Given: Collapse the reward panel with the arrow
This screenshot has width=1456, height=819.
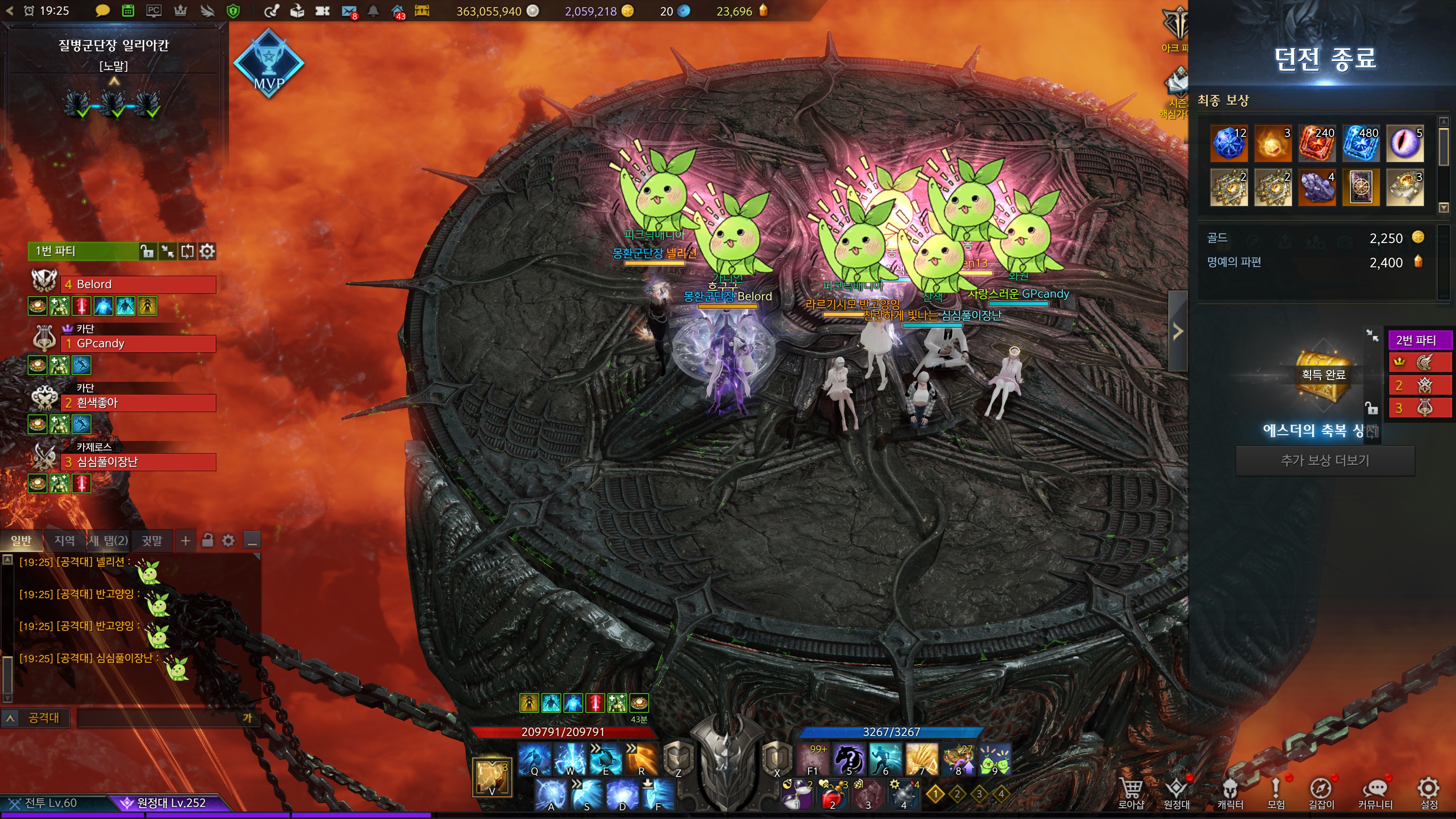Looking at the screenshot, I should [x=1178, y=331].
